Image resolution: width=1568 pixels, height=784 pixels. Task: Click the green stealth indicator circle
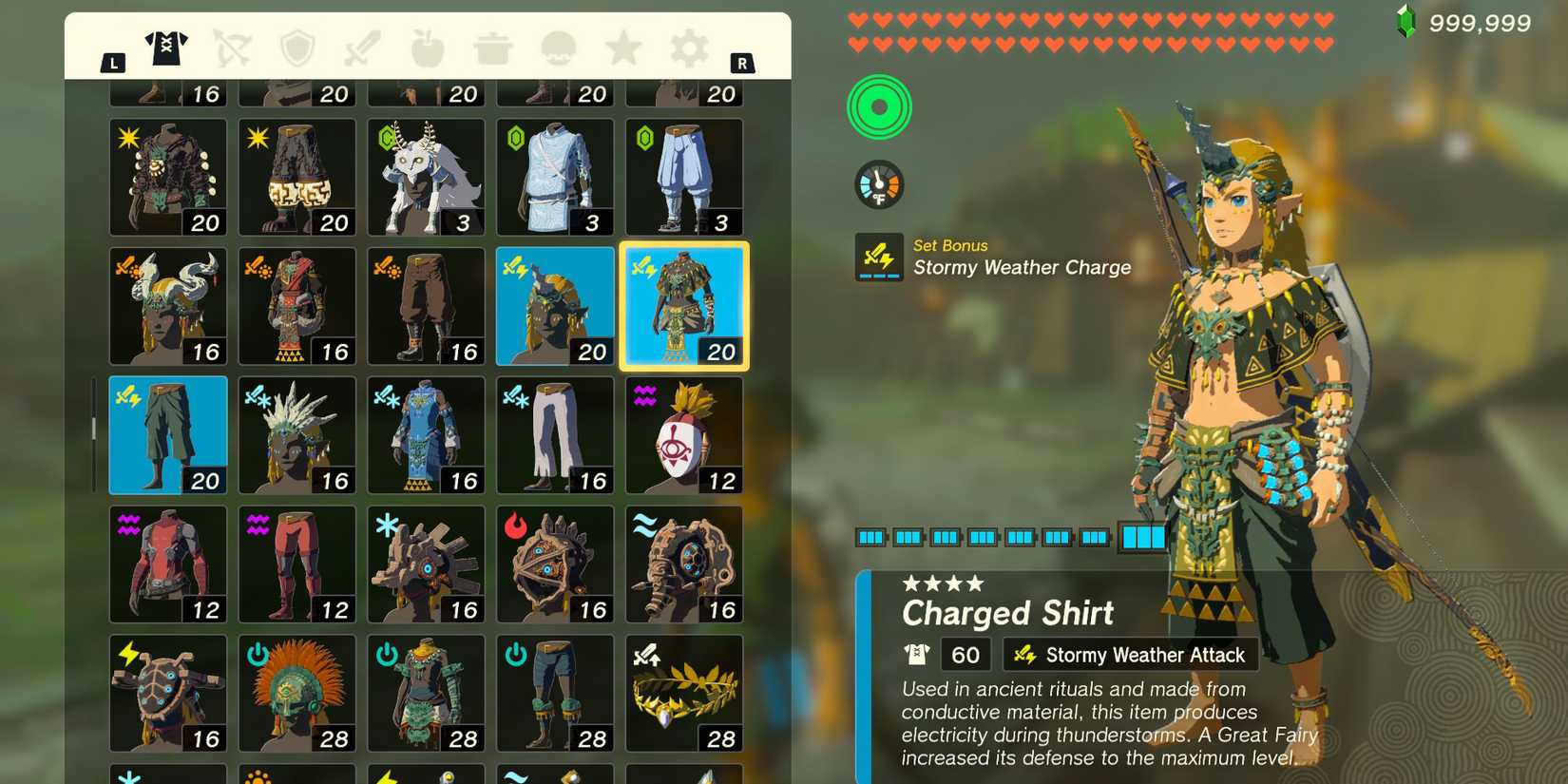pyautogui.click(x=878, y=107)
